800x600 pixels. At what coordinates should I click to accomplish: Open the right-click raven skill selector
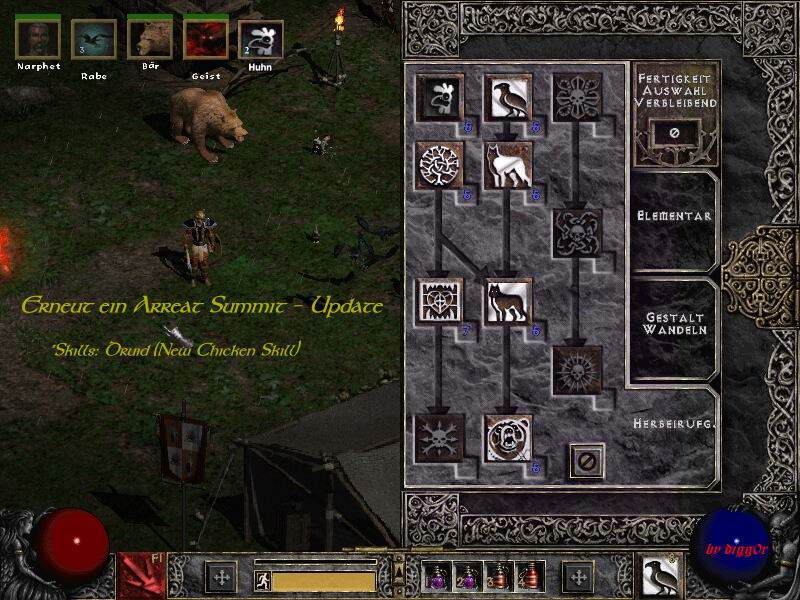(x=662, y=576)
